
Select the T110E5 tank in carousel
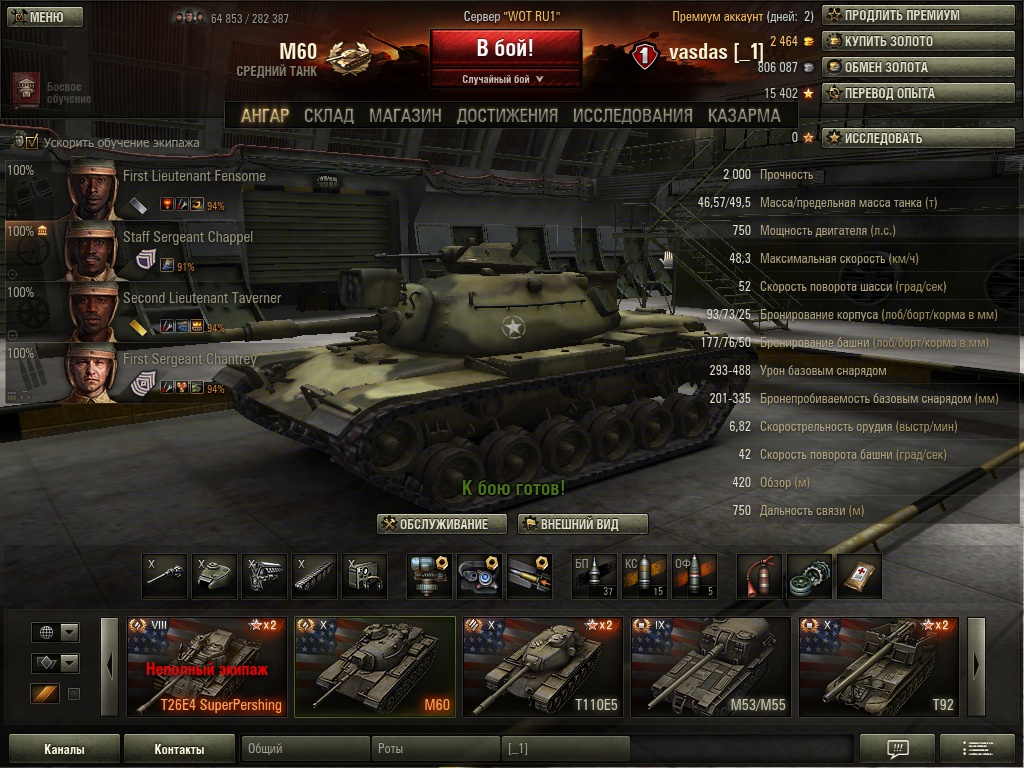[x=543, y=666]
